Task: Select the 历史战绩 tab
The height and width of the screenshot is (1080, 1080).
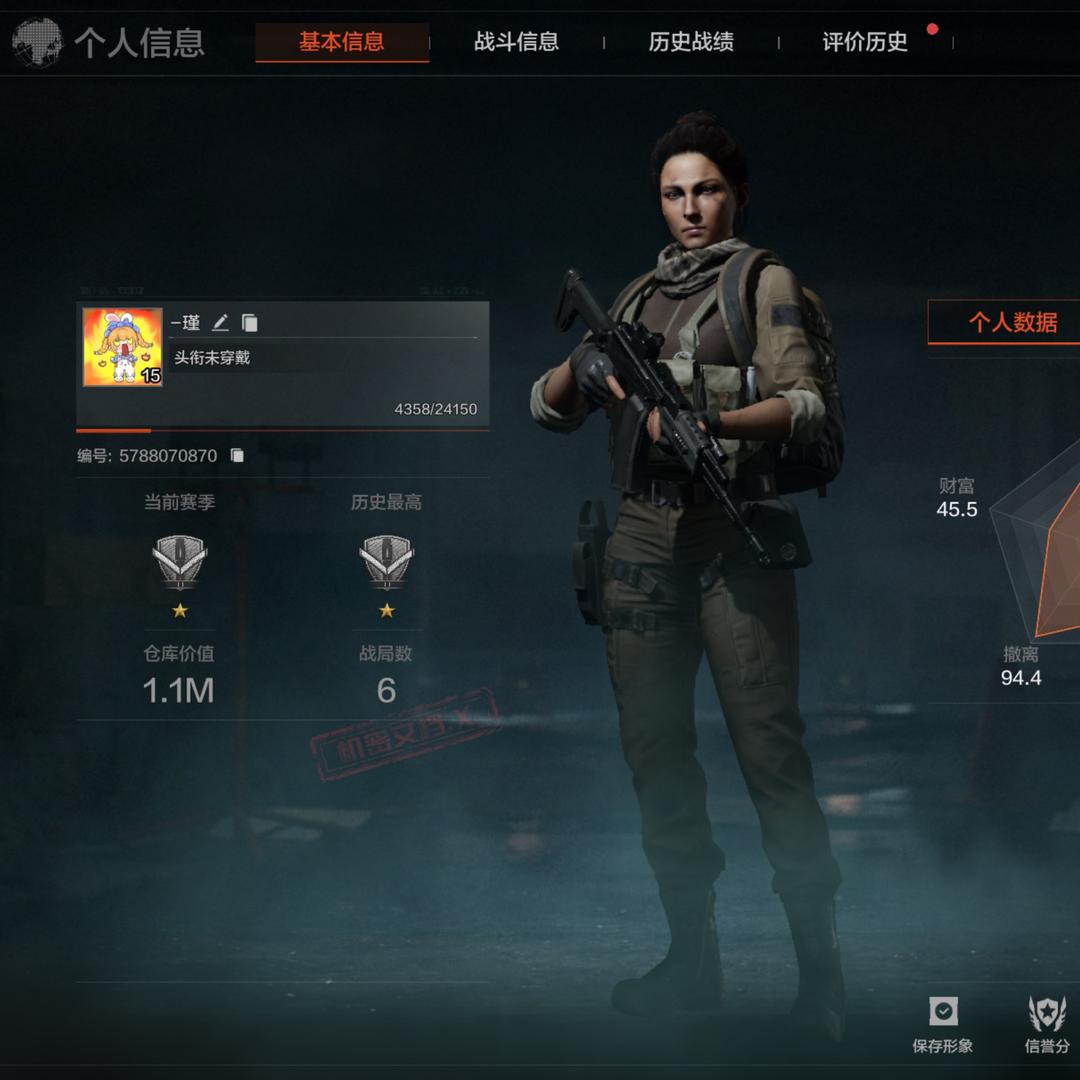Action: [691, 42]
